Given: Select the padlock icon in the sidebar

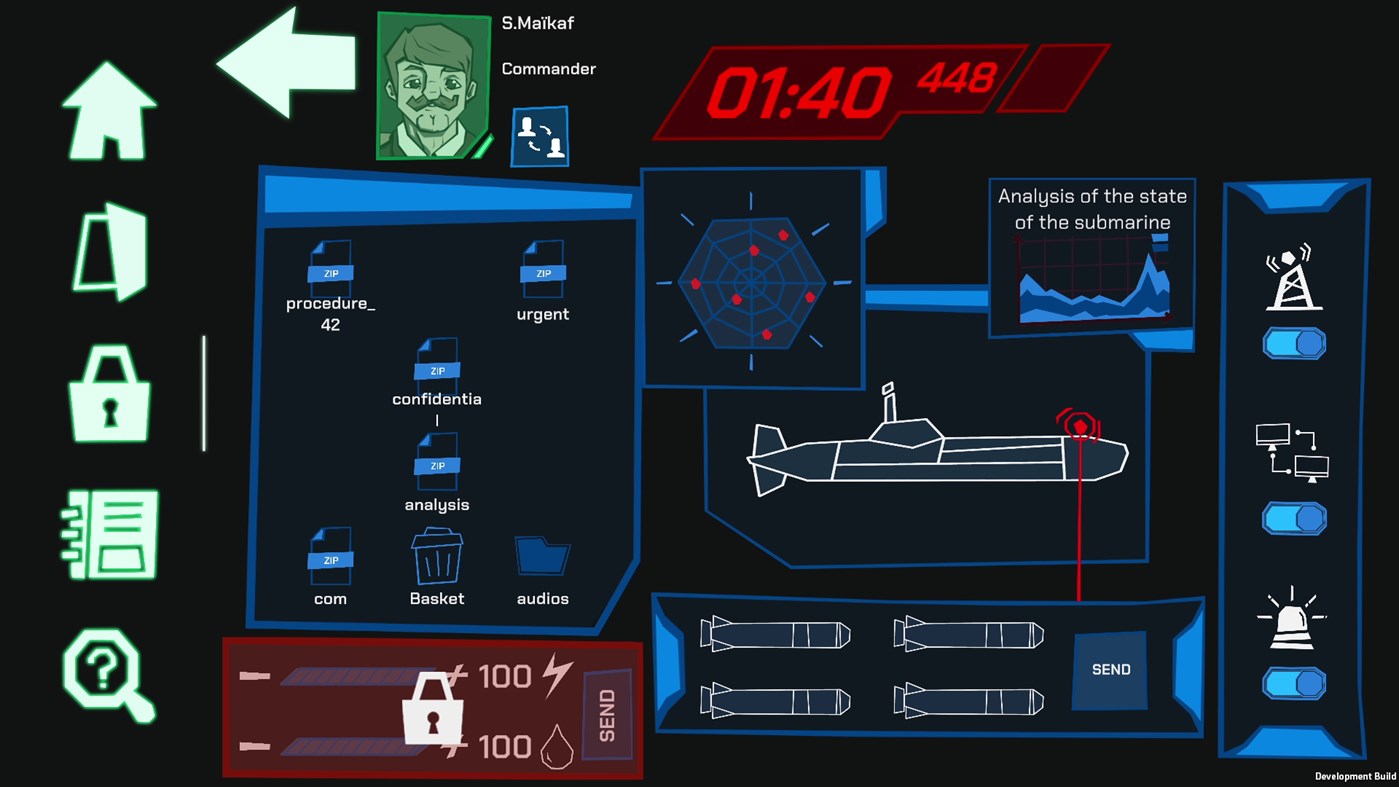Looking at the screenshot, I should [x=107, y=395].
